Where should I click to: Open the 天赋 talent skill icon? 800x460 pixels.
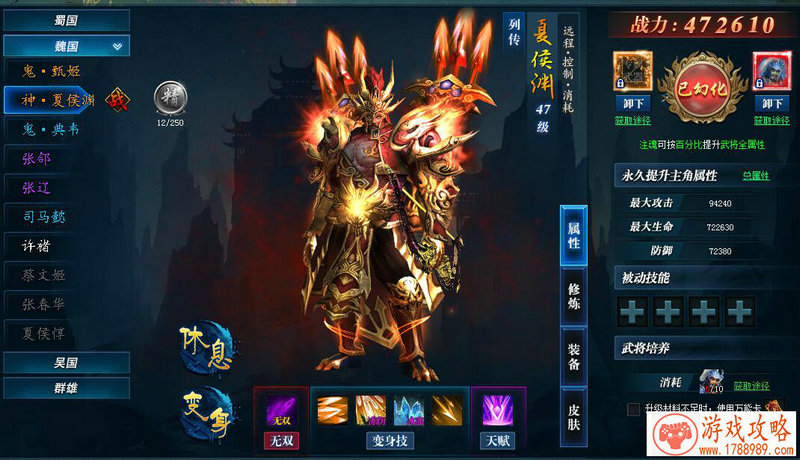pyautogui.click(x=497, y=410)
